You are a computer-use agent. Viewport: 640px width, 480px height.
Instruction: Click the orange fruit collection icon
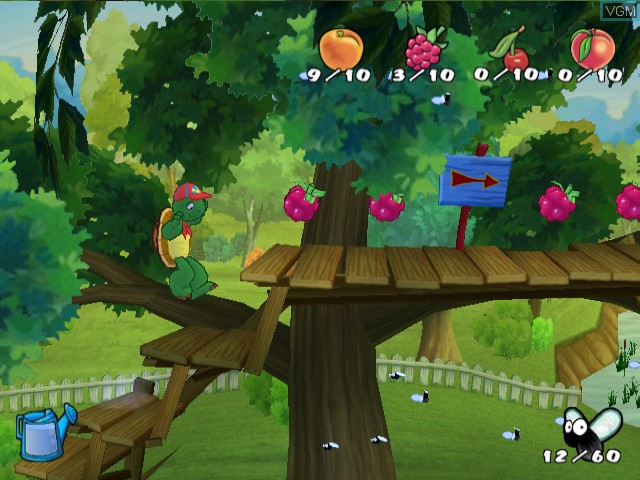point(341,47)
